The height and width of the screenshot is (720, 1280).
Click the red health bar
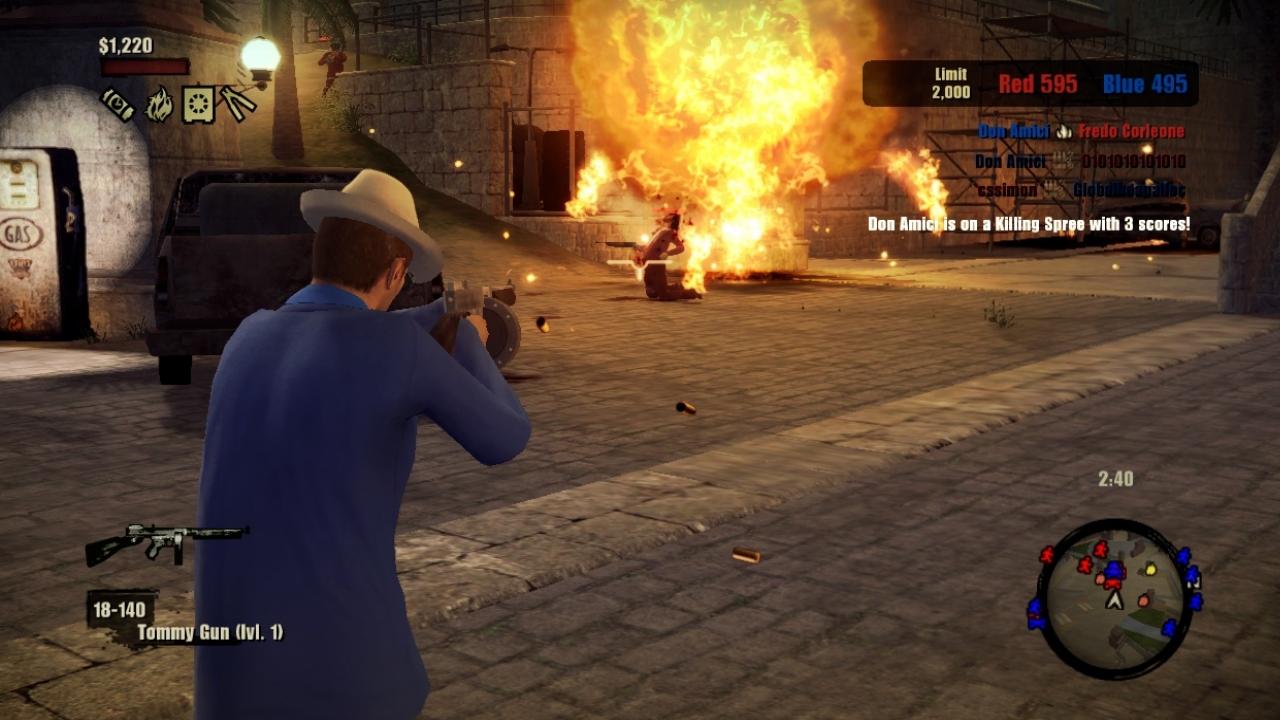tap(146, 66)
